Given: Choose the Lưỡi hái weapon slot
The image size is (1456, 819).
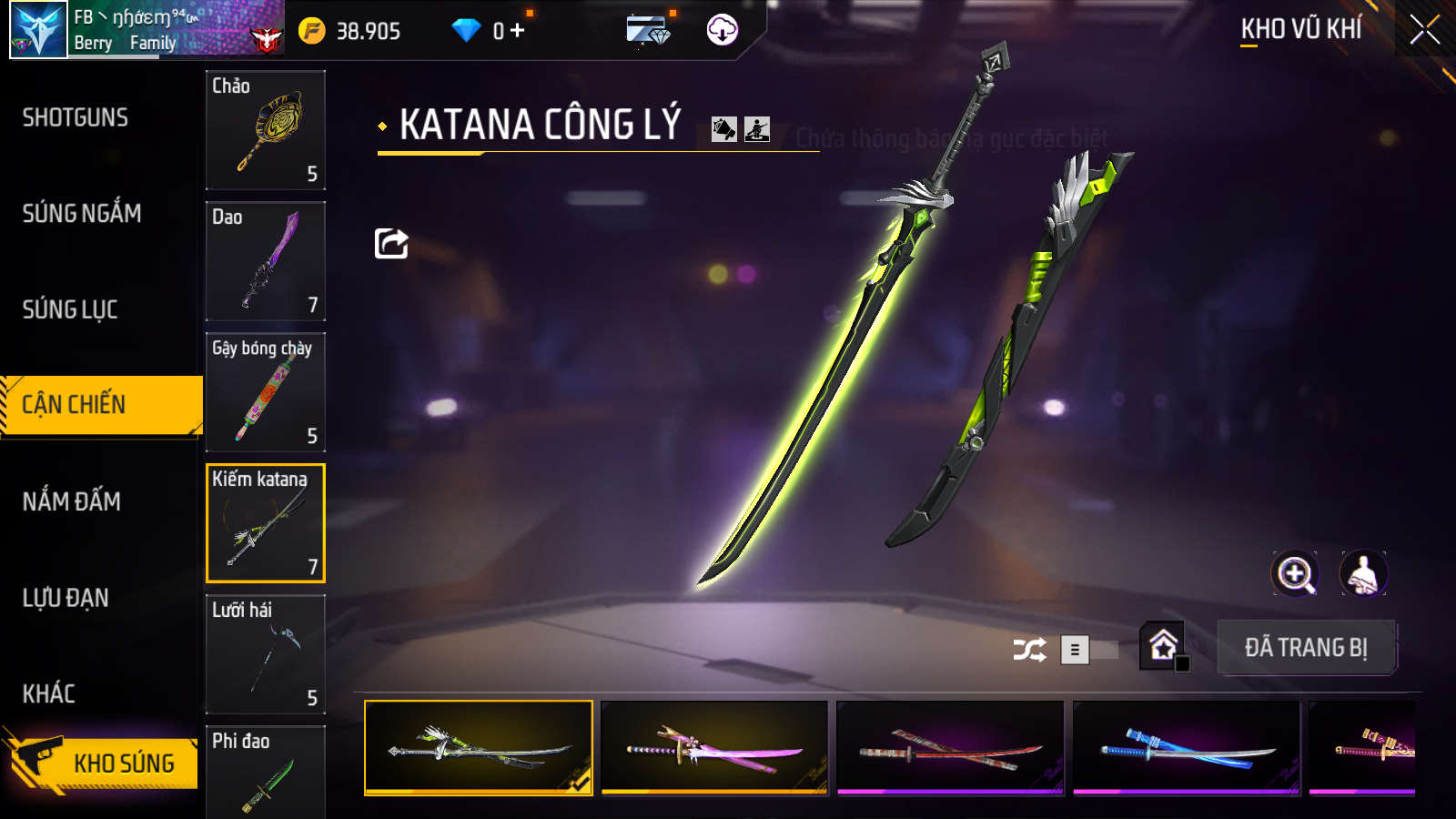Looking at the screenshot, I should (x=266, y=654).
